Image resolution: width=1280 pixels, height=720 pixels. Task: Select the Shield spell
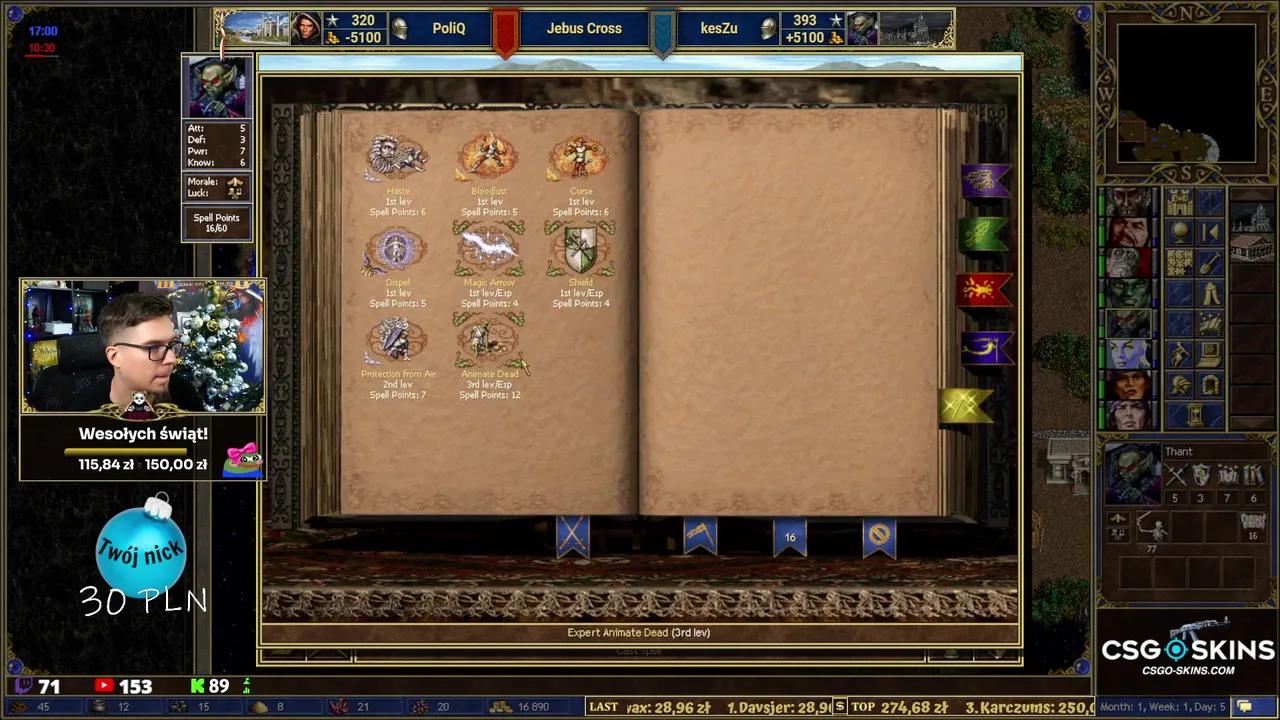click(x=580, y=250)
